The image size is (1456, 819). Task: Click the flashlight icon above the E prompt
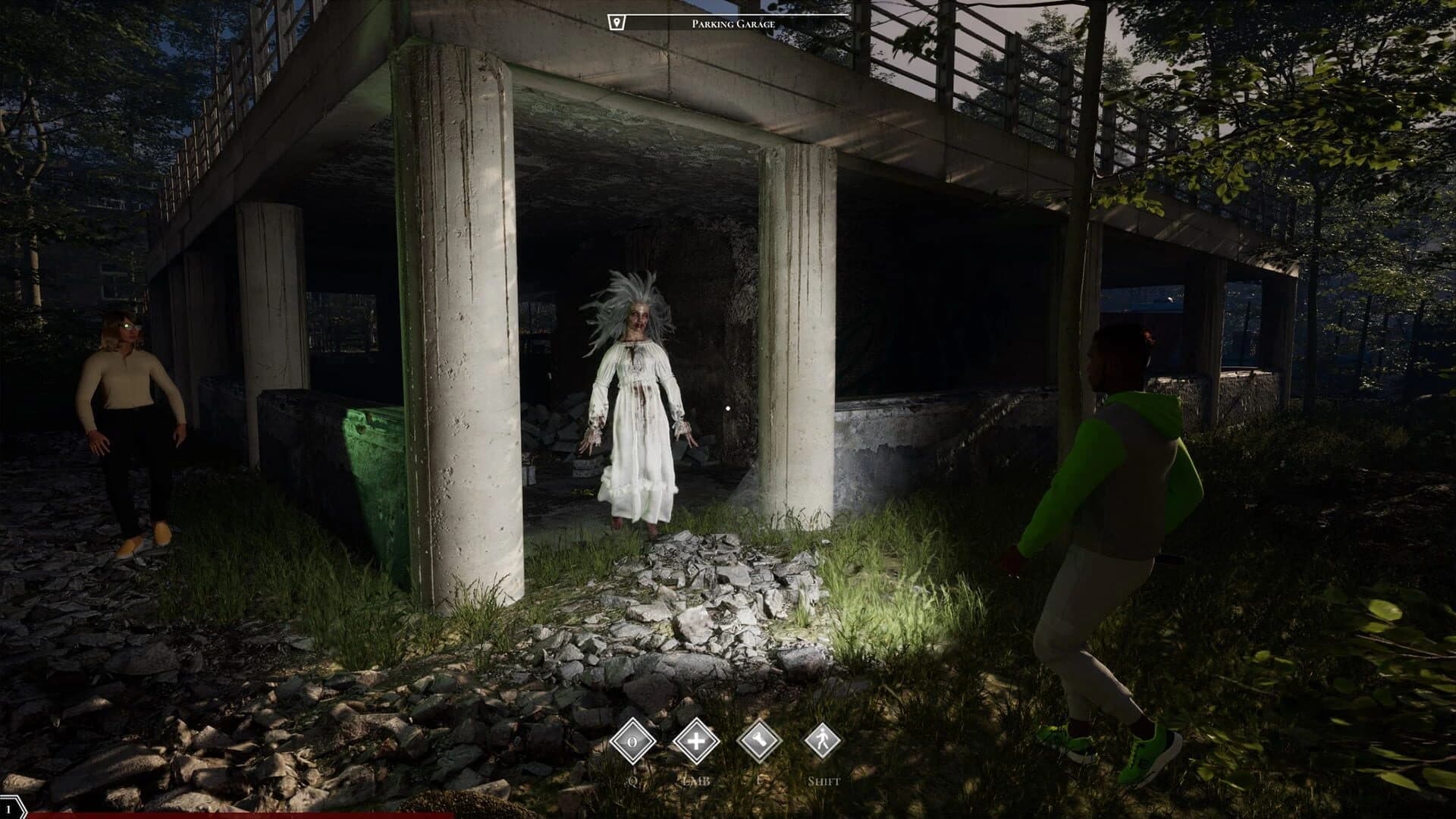[x=761, y=740]
